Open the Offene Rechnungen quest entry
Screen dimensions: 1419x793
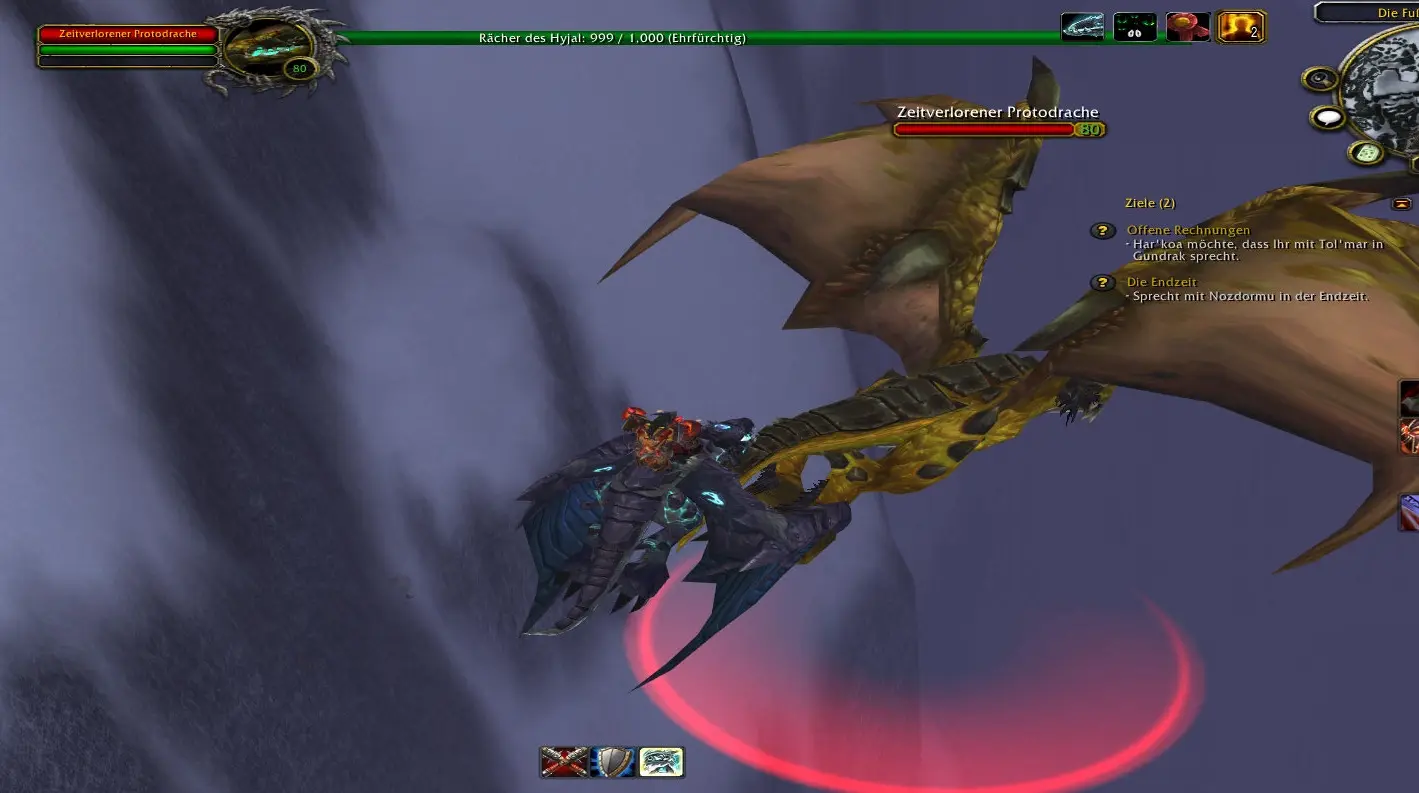(1188, 231)
